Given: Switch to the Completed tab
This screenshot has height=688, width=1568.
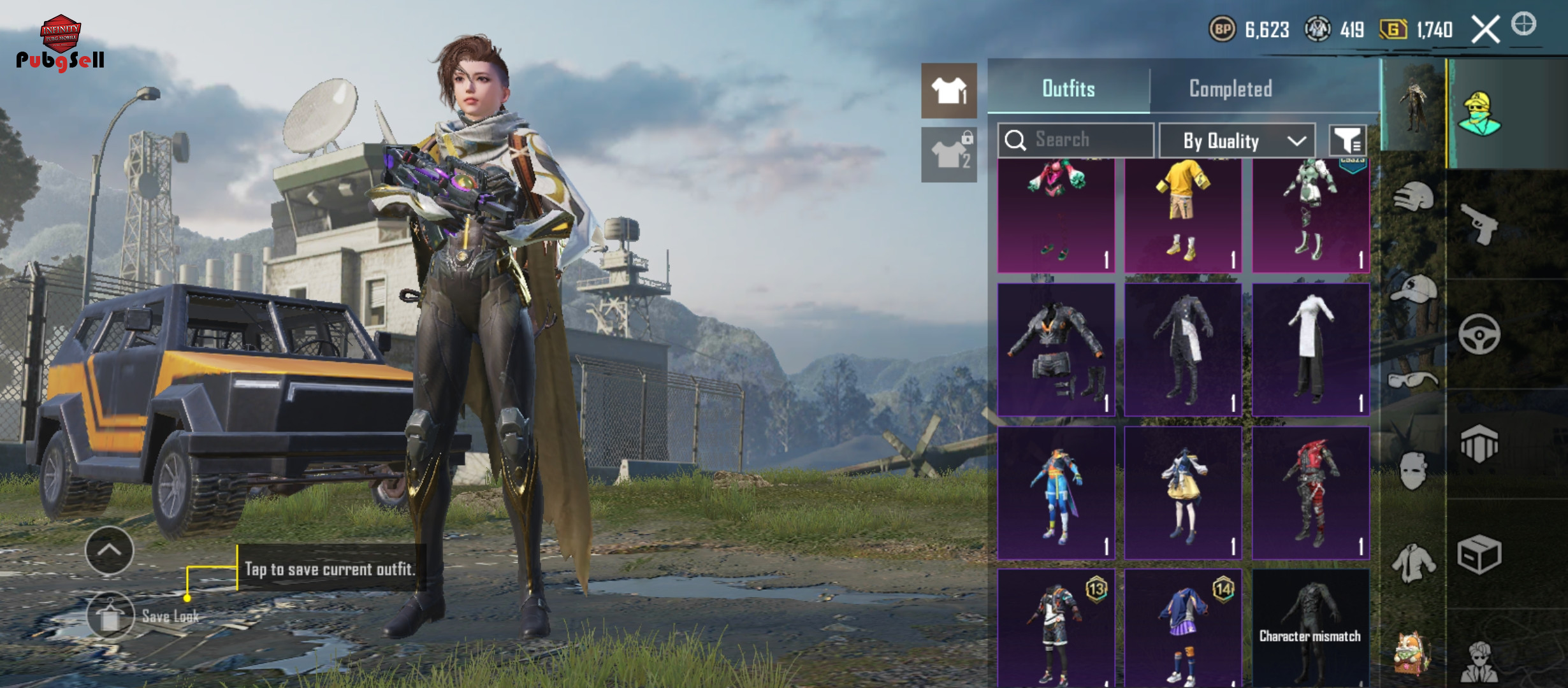Looking at the screenshot, I should pos(1230,89).
